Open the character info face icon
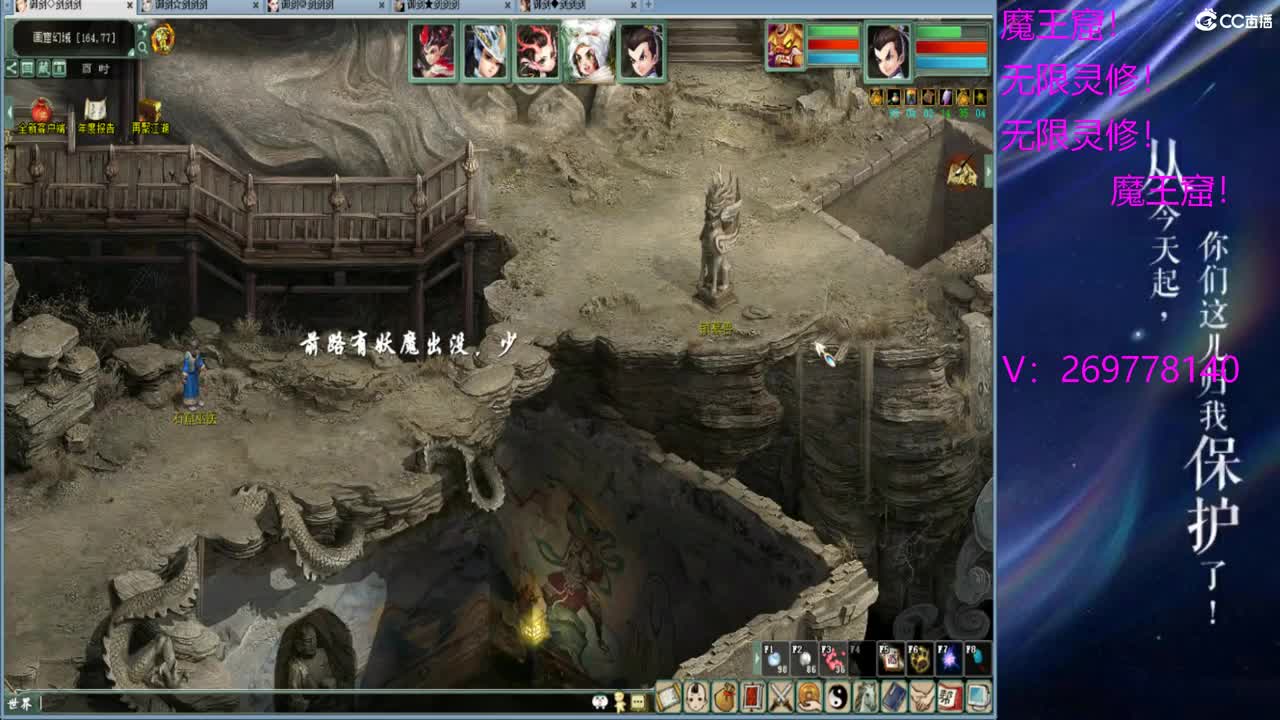 (696, 697)
